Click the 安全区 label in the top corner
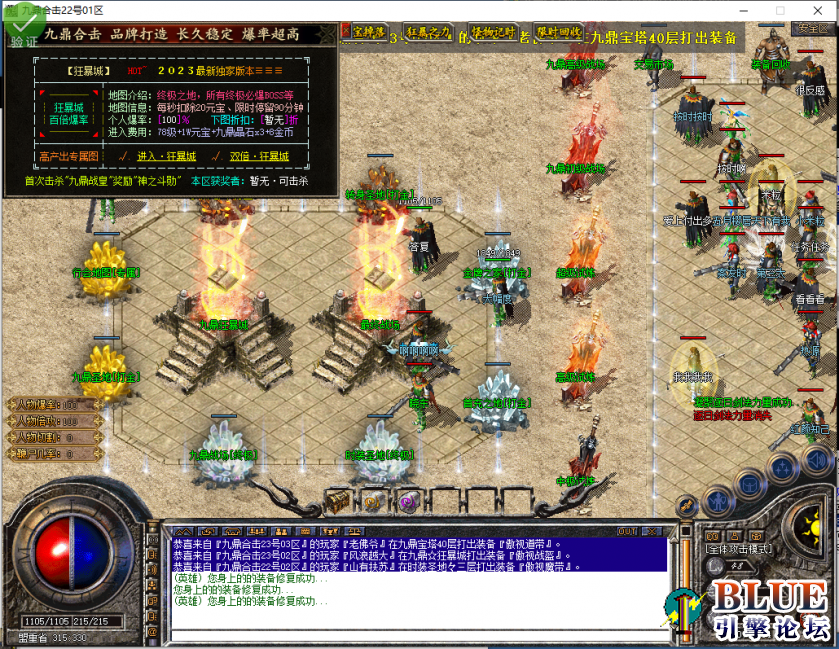 click(x=810, y=28)
